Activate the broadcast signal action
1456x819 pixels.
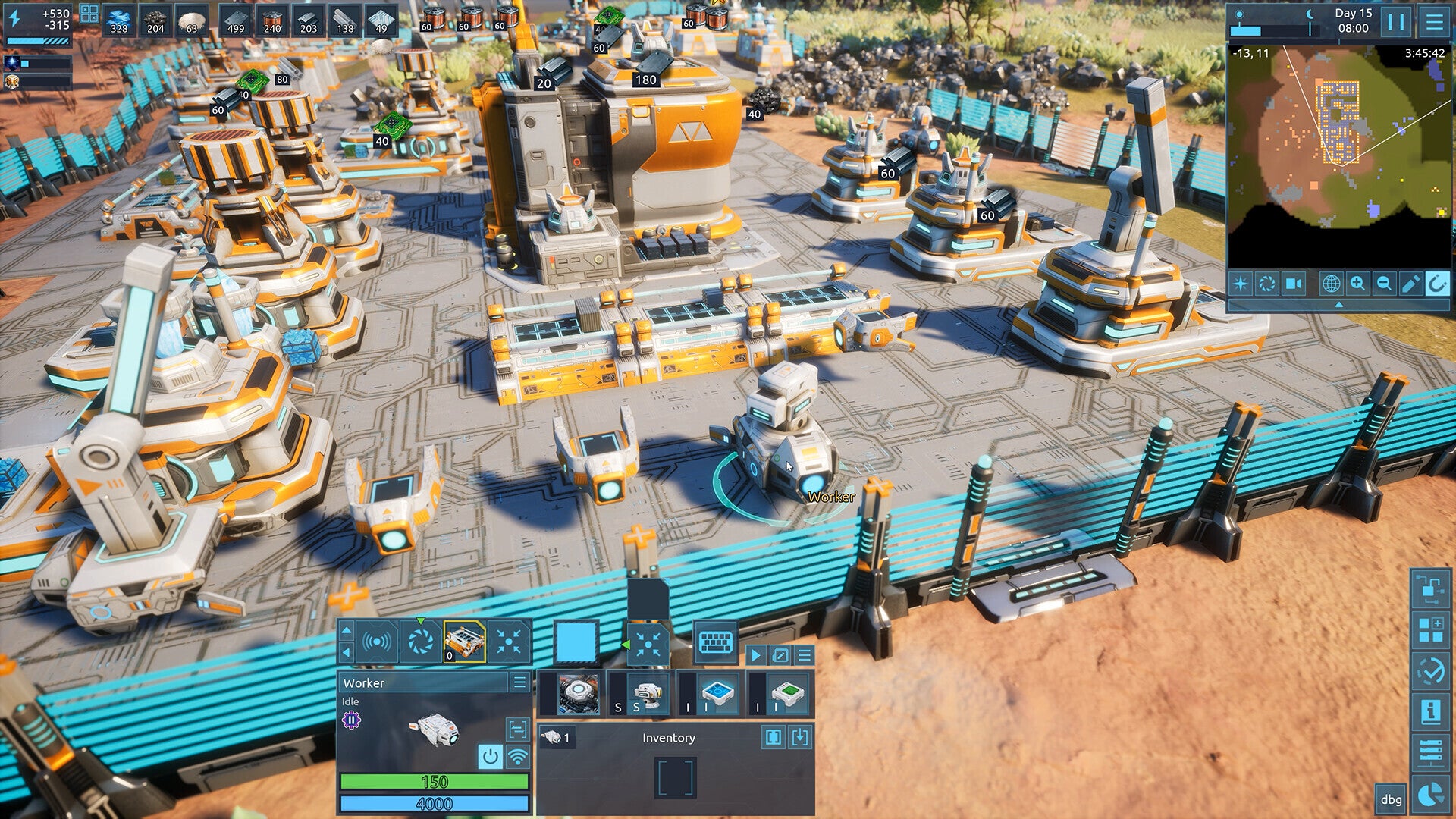click(x=377, y=642)
